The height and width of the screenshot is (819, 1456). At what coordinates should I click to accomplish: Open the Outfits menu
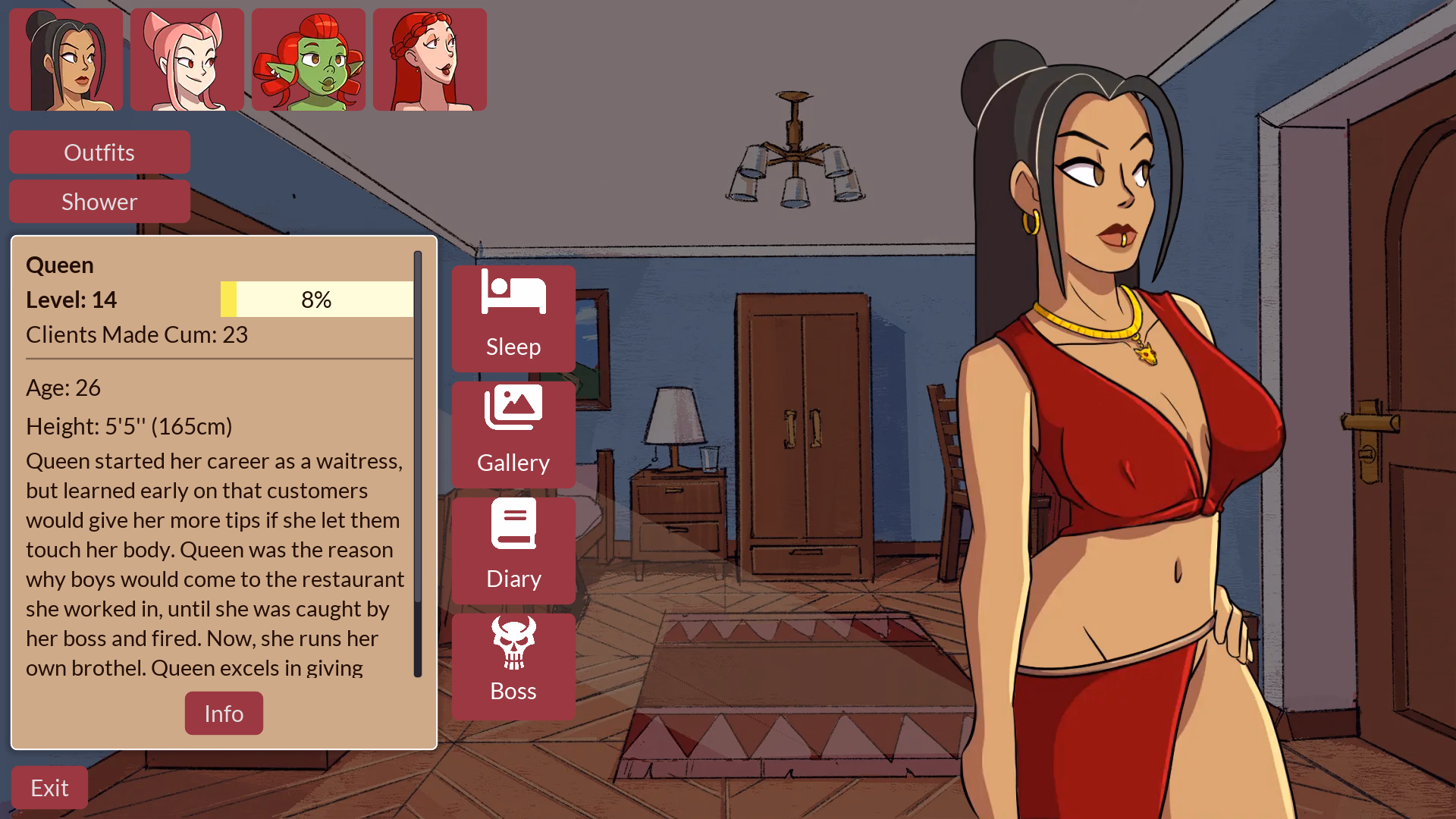tap(99, 152)
